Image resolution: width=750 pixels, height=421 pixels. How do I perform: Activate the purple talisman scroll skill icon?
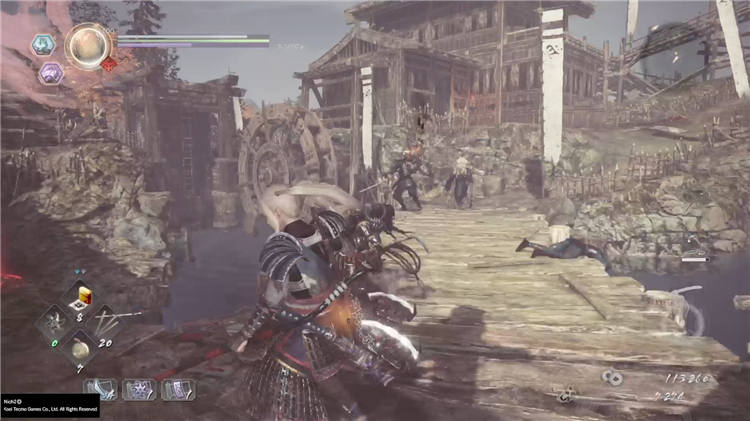tap(177, 389)
